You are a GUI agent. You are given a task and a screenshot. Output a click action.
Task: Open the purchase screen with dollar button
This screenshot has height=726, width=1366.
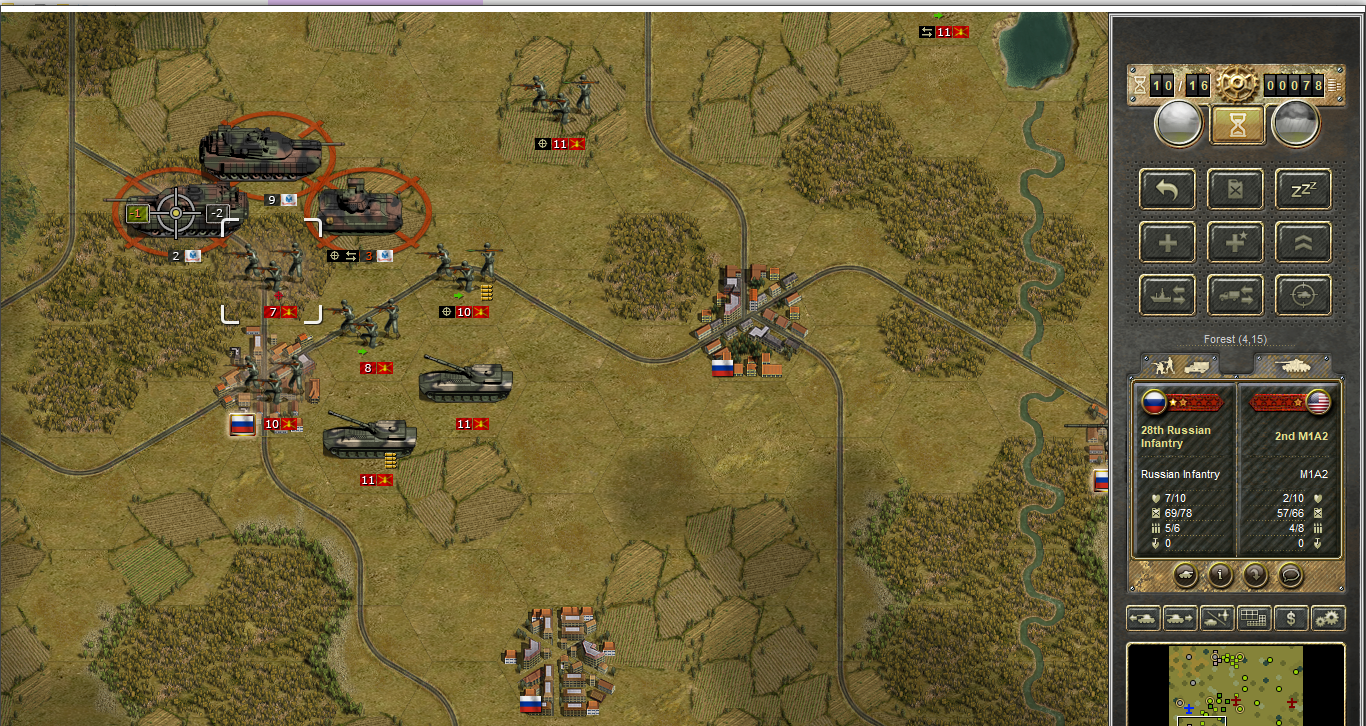tap(1291, 619)
